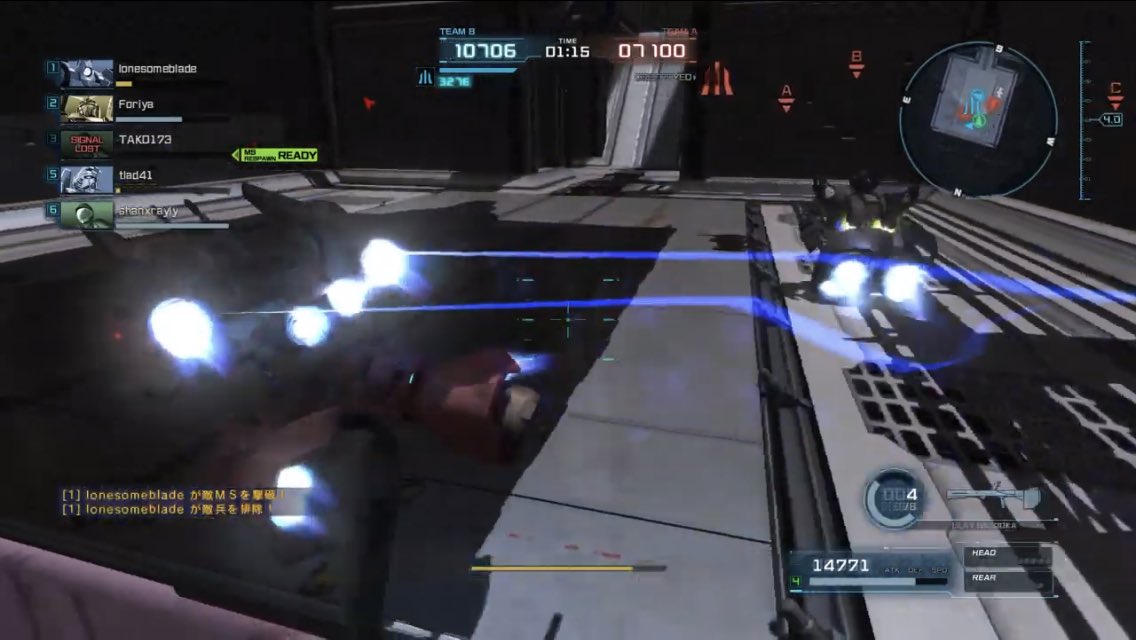
Task: Open the circular minimap radar
Action: click(977, 119)
